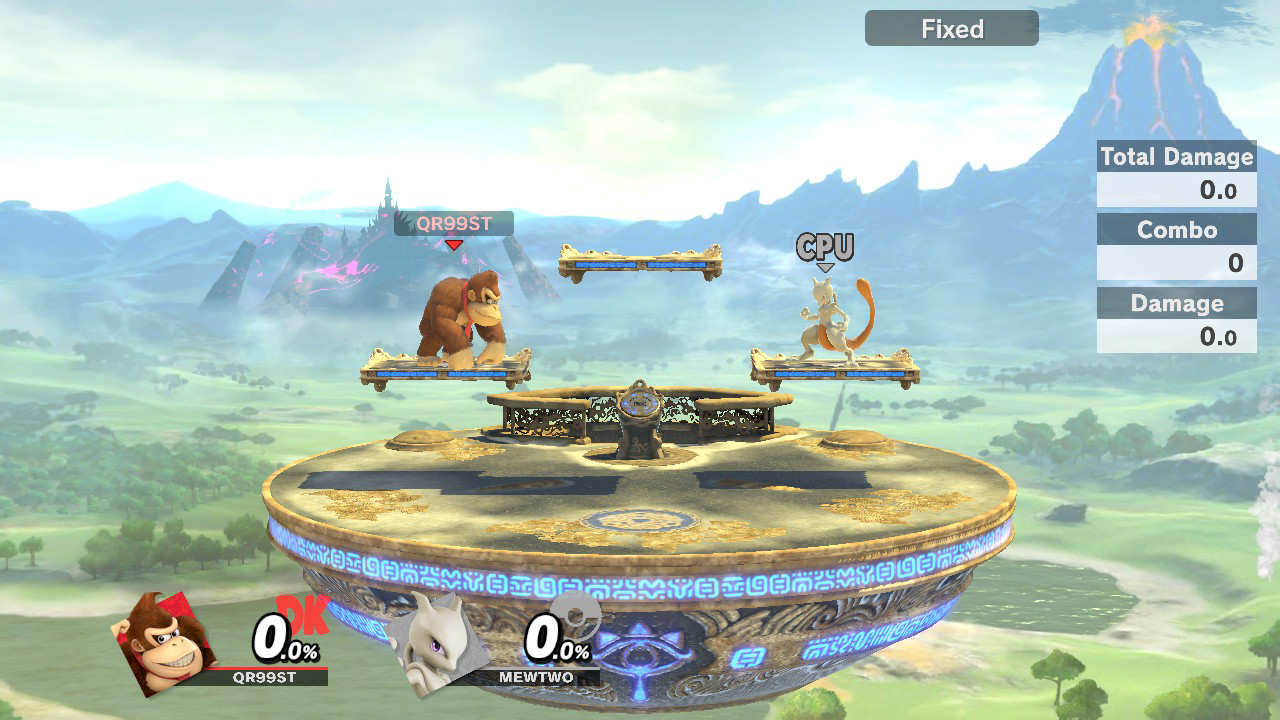Open the Damage readout panel
The image size is (1280, 720).
click(x=1176, y=303)
